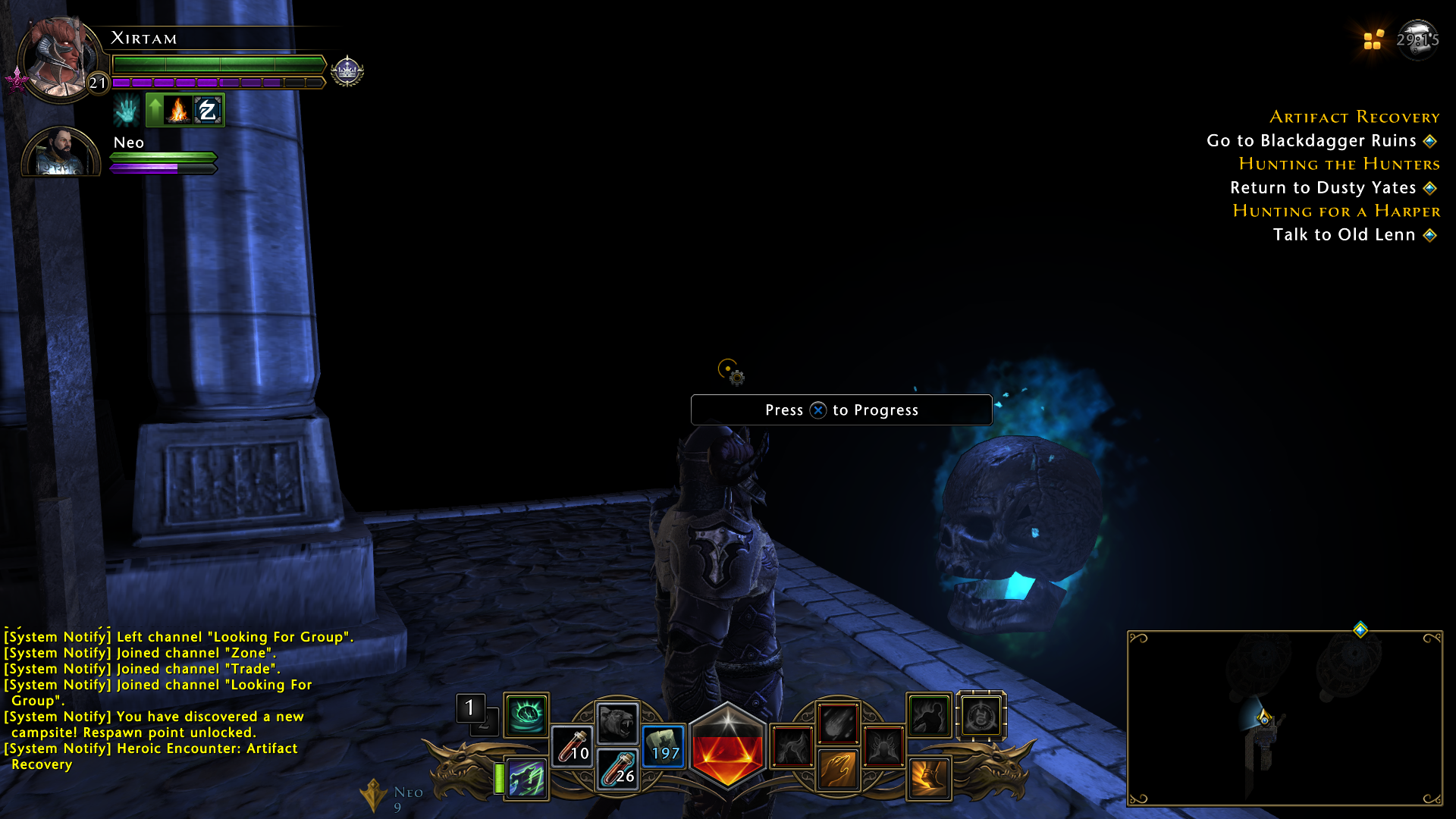The width and height of the screenshot is (1456, 819).
Task: Activate the green encounter power on the hotbar
Action: (526, 714)
